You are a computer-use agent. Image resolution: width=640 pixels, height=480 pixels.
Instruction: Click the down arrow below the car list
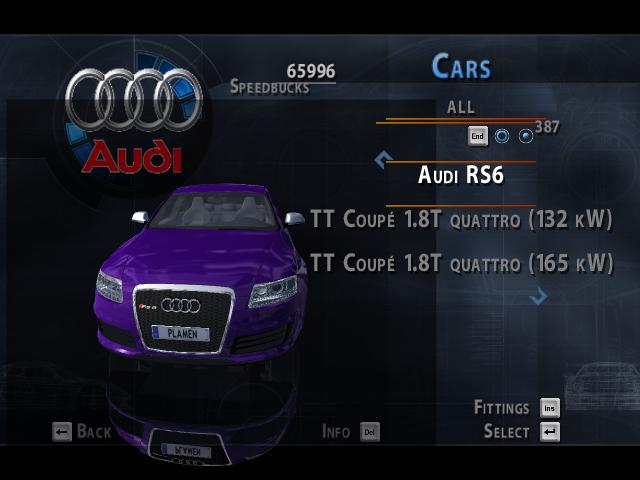(x=539, y=295)
